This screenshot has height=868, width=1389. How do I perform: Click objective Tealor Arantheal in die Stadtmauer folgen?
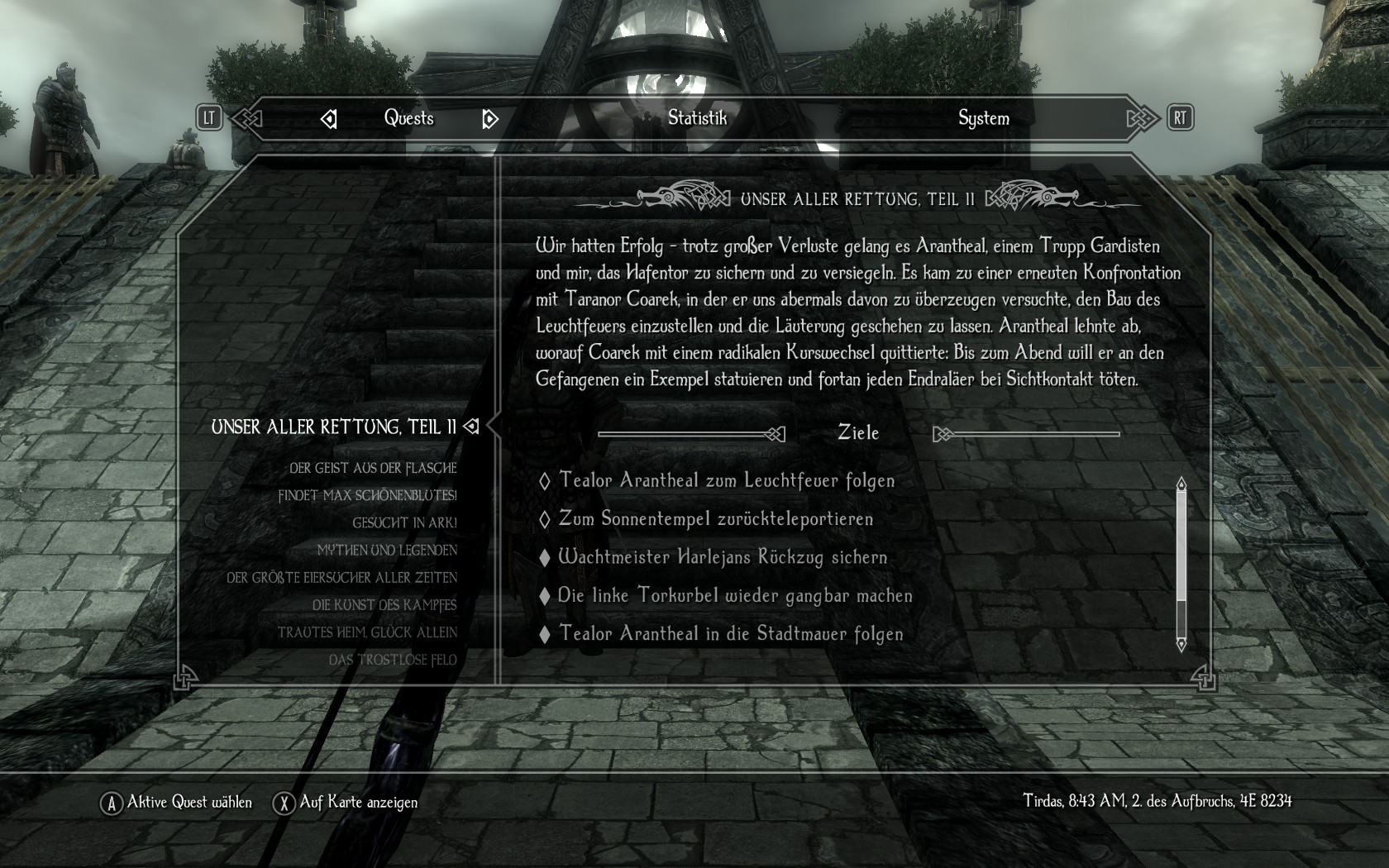coord(731,634)
